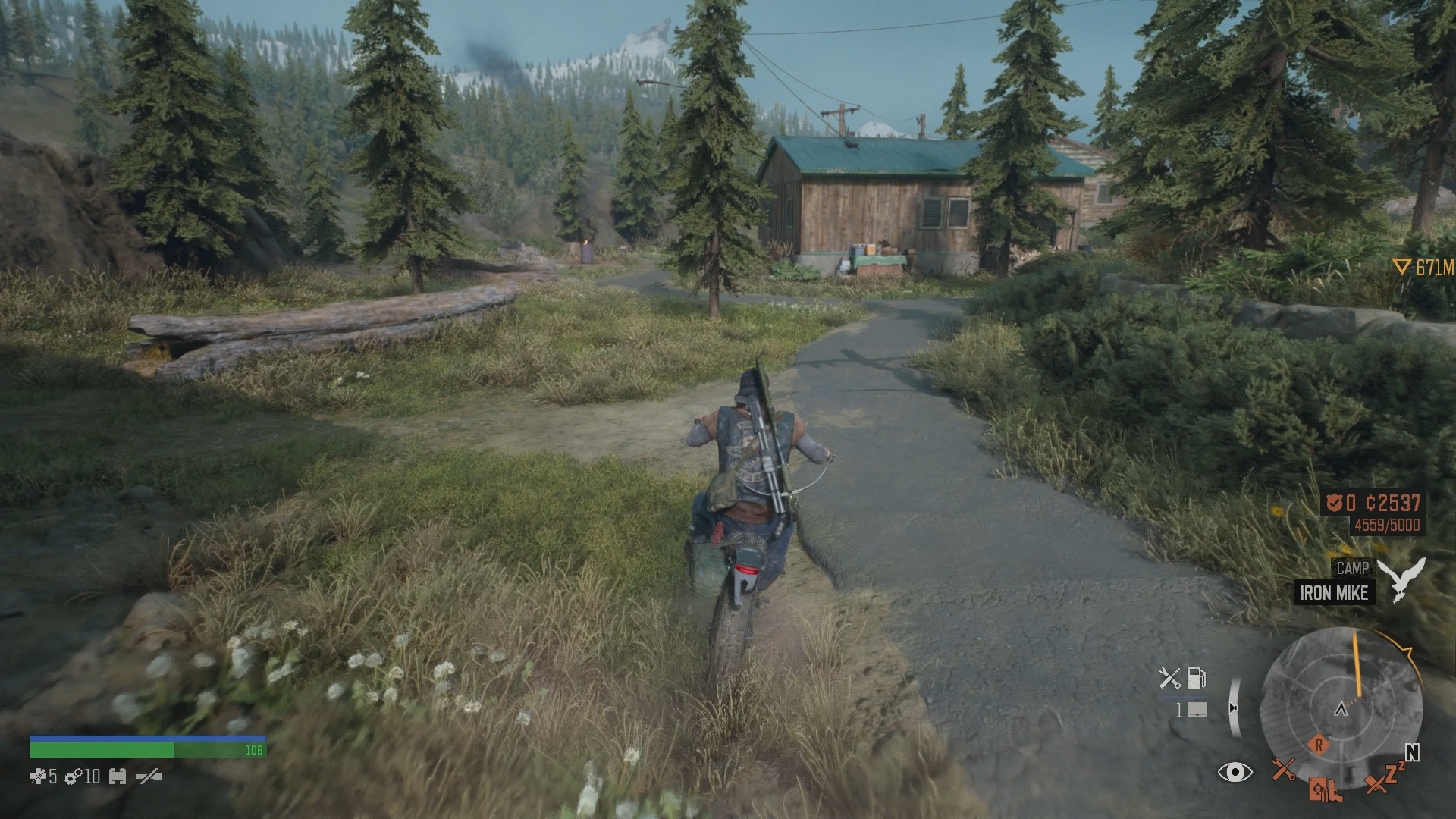Click the N compass indicator

click(1411, 752)
